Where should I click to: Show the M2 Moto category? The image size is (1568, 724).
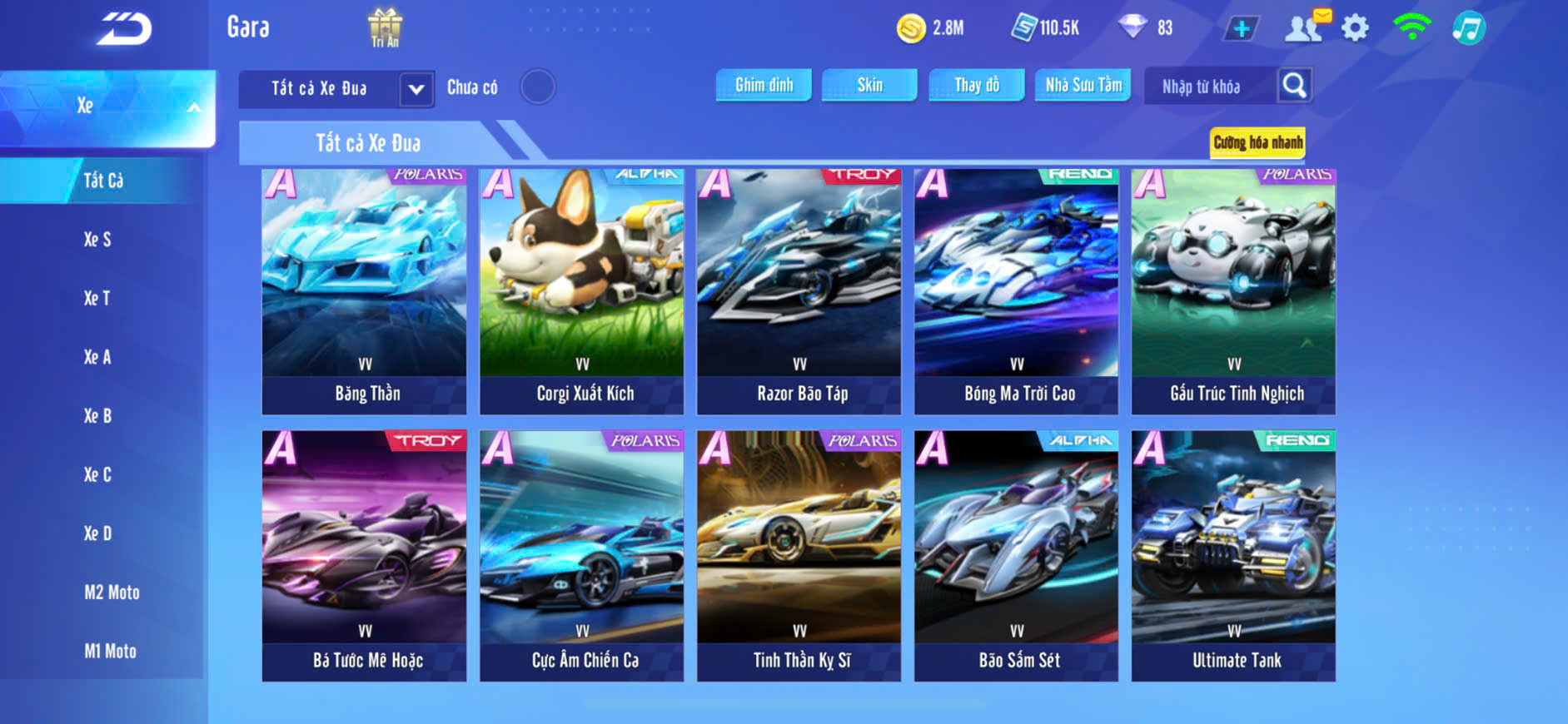pyautogui.click(x=112, y=593)
